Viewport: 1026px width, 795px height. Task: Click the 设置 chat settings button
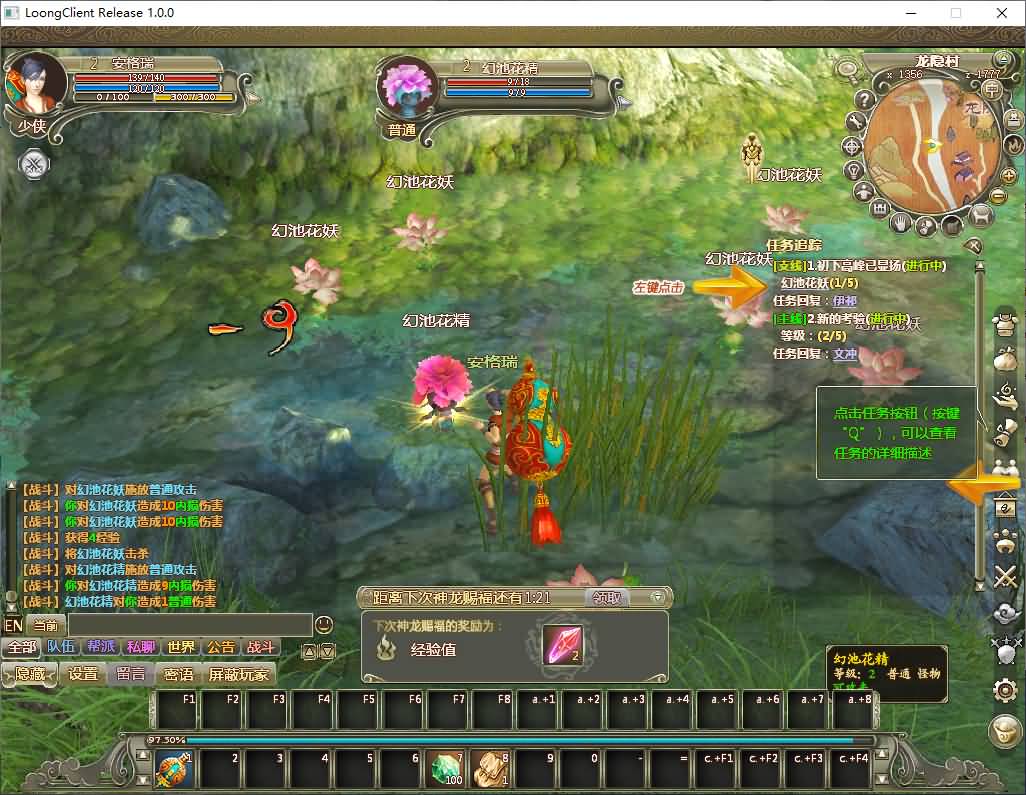(x=83, y=674)
